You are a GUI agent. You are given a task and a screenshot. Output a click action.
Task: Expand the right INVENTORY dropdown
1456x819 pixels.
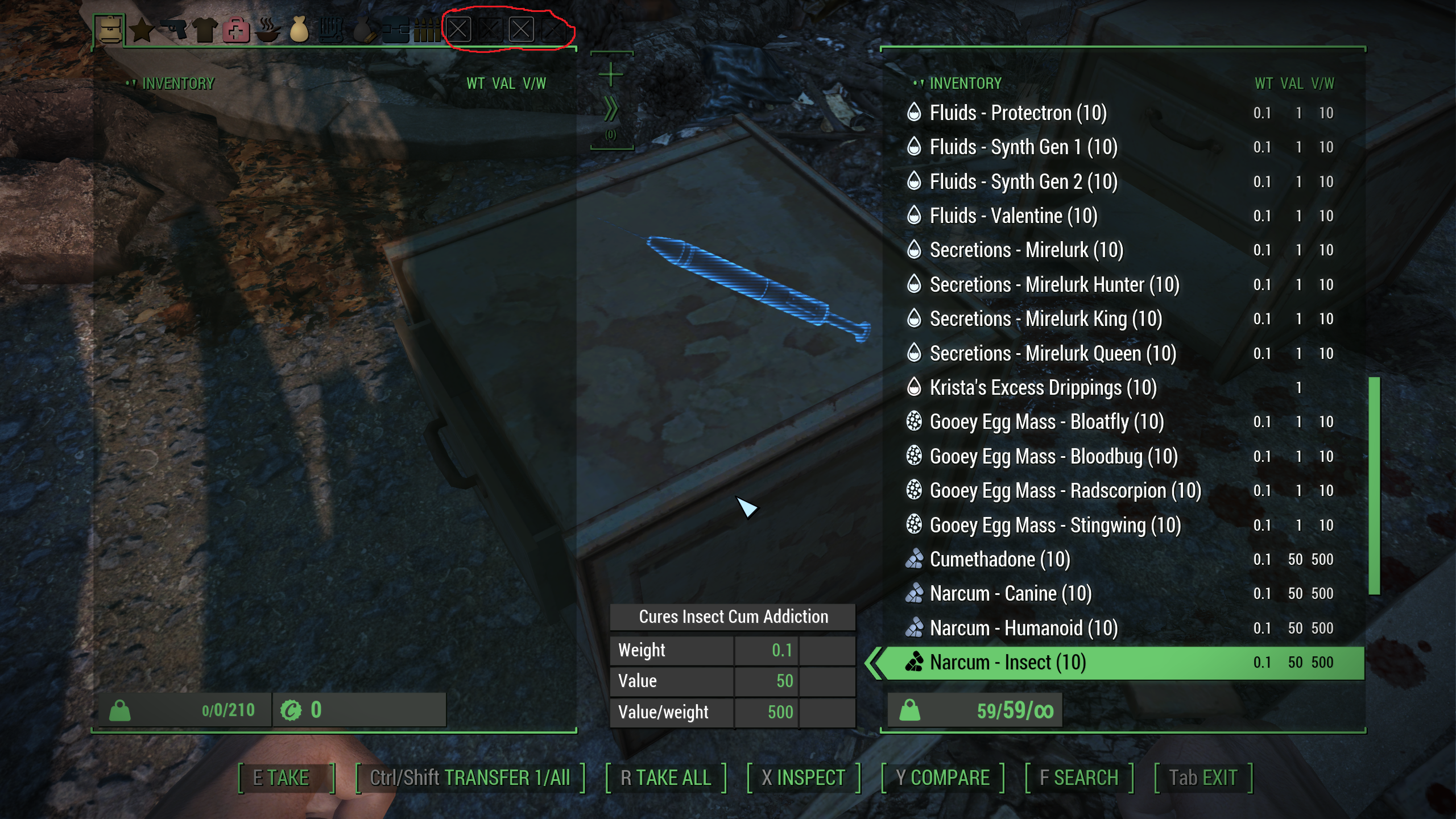point(965,84)
